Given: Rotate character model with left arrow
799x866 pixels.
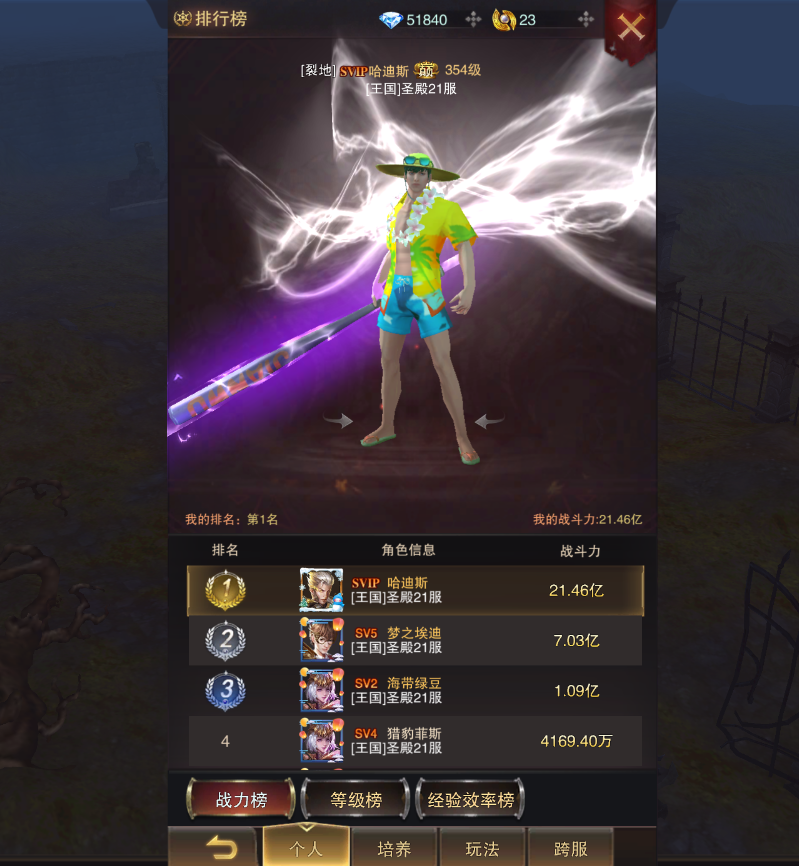Looking at the screenshot, I should [340, 421].
